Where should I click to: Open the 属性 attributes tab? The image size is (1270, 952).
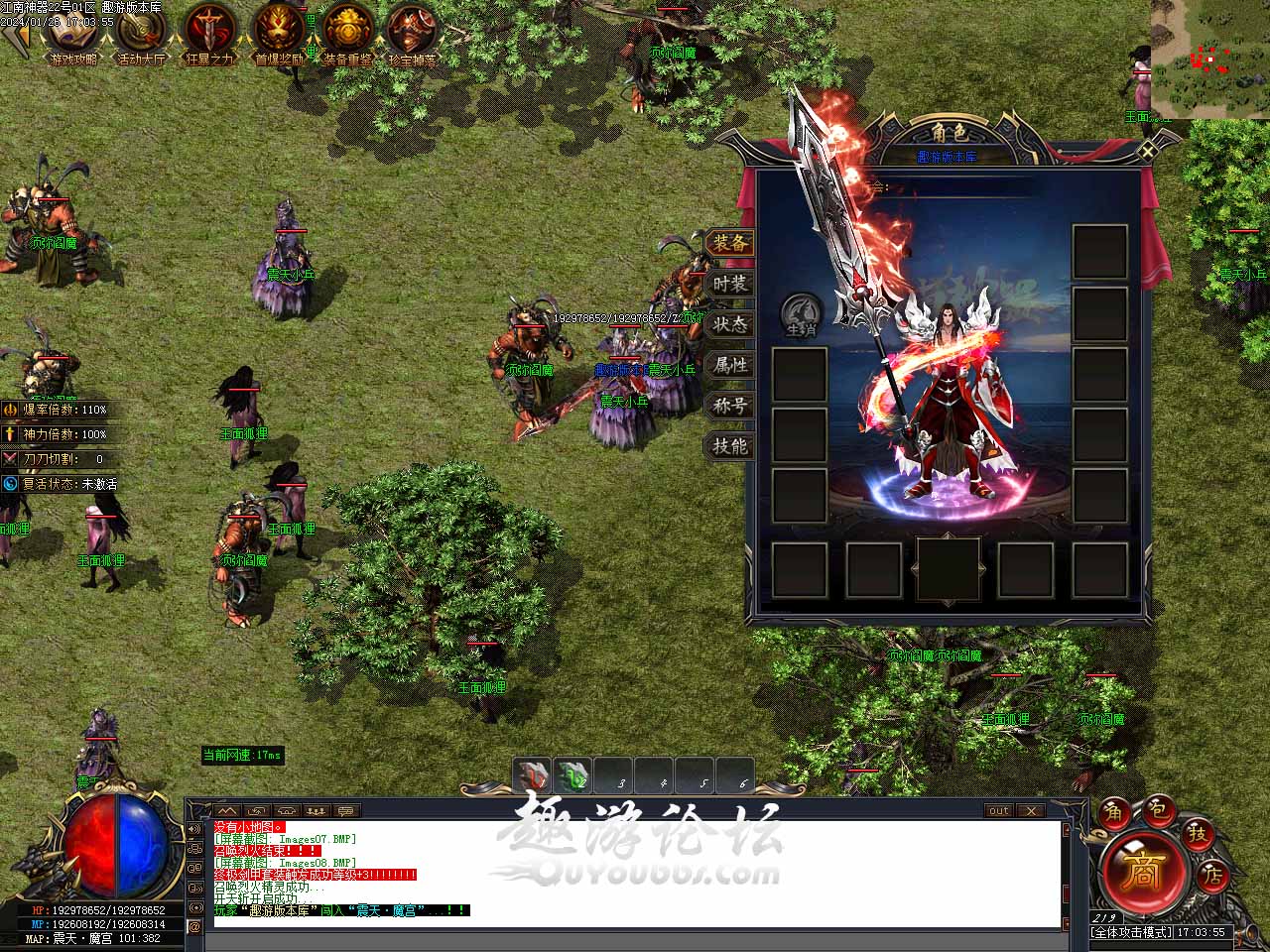[729, 365]
